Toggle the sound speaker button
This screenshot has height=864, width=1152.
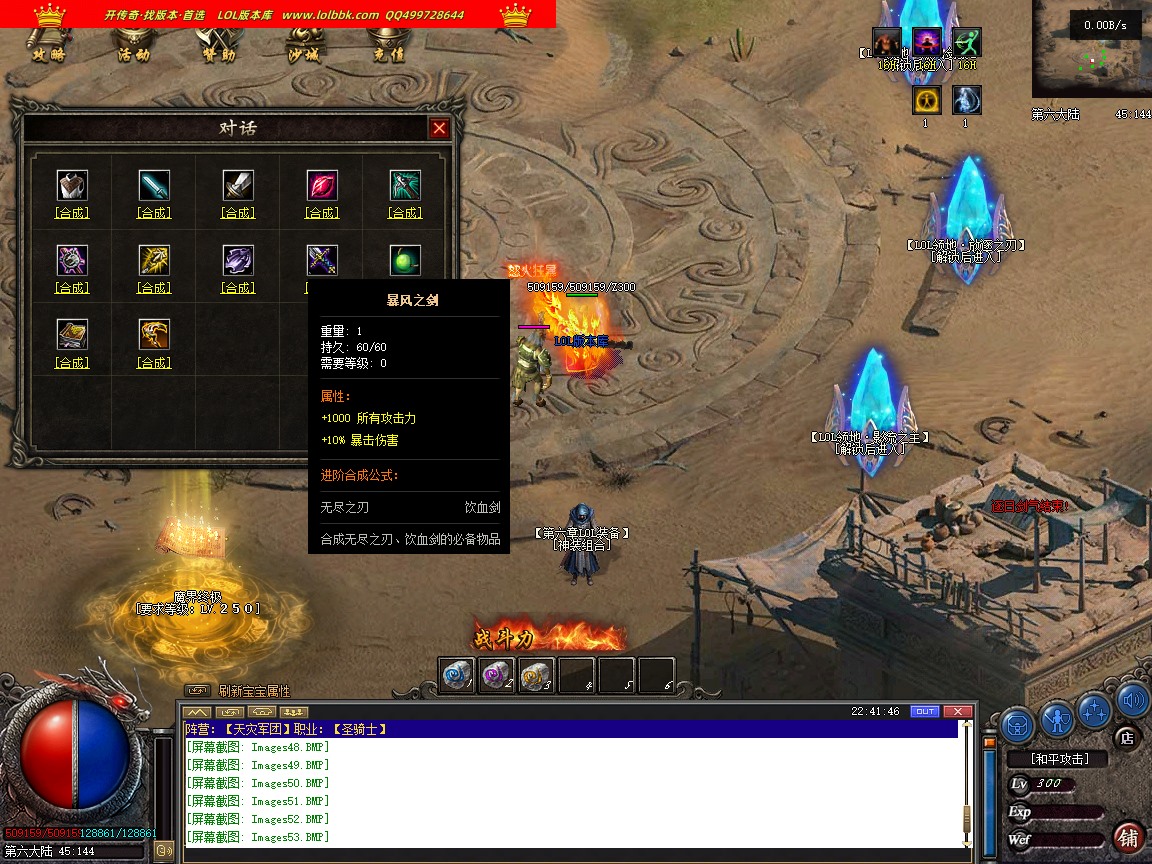(x=1132, y=700)
